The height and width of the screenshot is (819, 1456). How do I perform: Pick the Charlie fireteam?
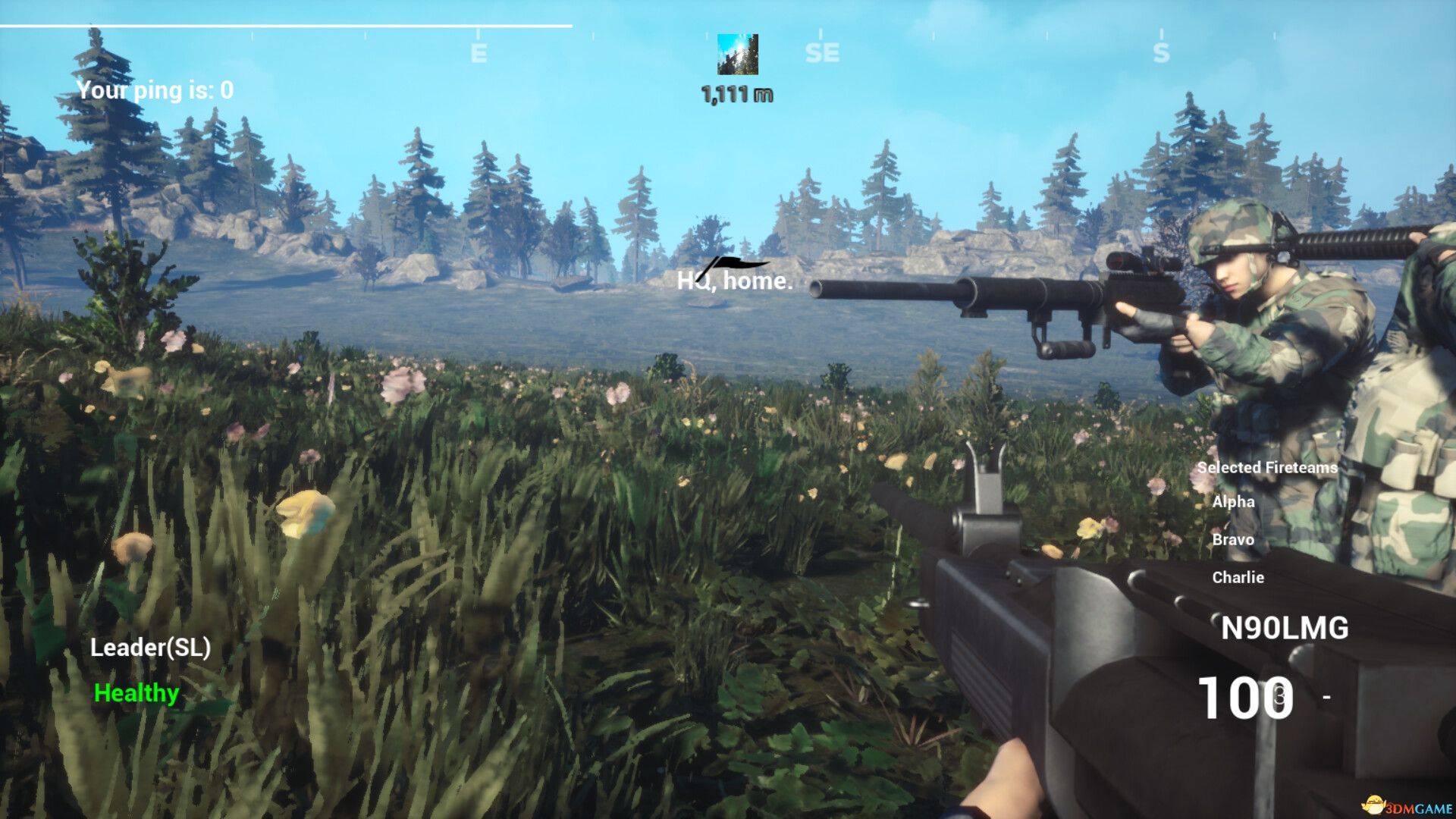coord(1238,578)
